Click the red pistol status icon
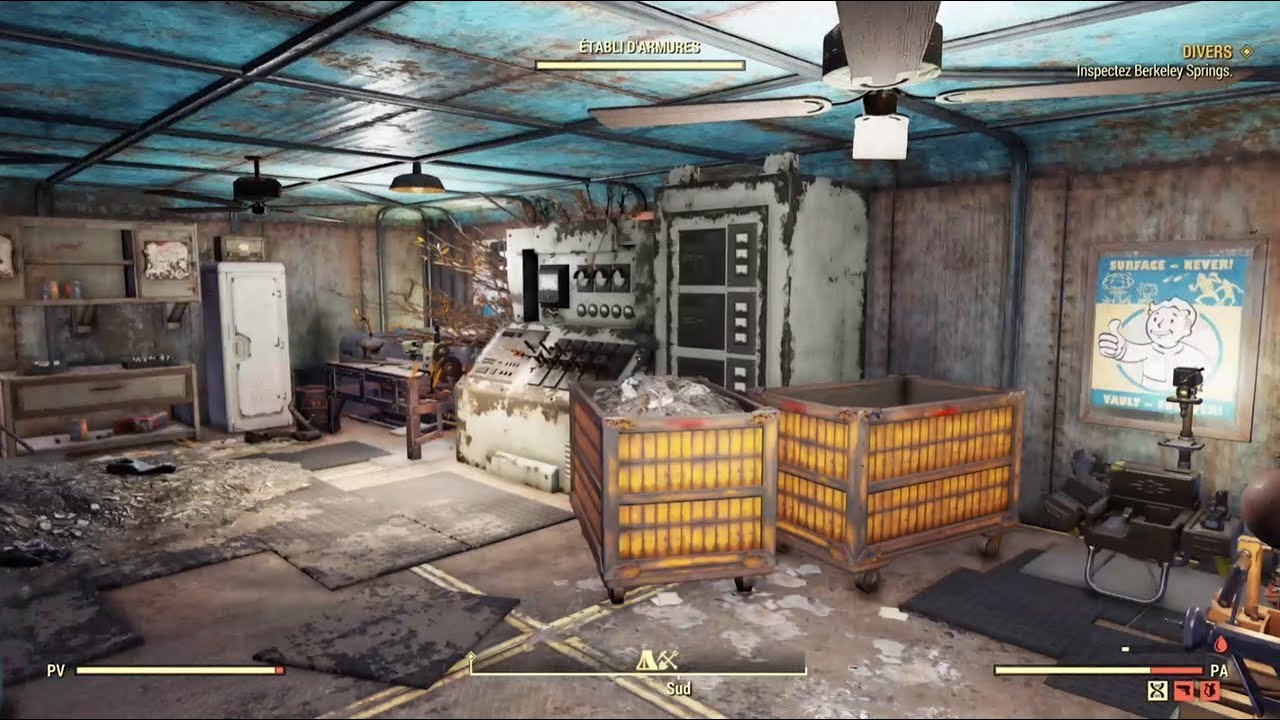The width and height of the screenshot is (1280, 720). click(x=1185, y=690)
